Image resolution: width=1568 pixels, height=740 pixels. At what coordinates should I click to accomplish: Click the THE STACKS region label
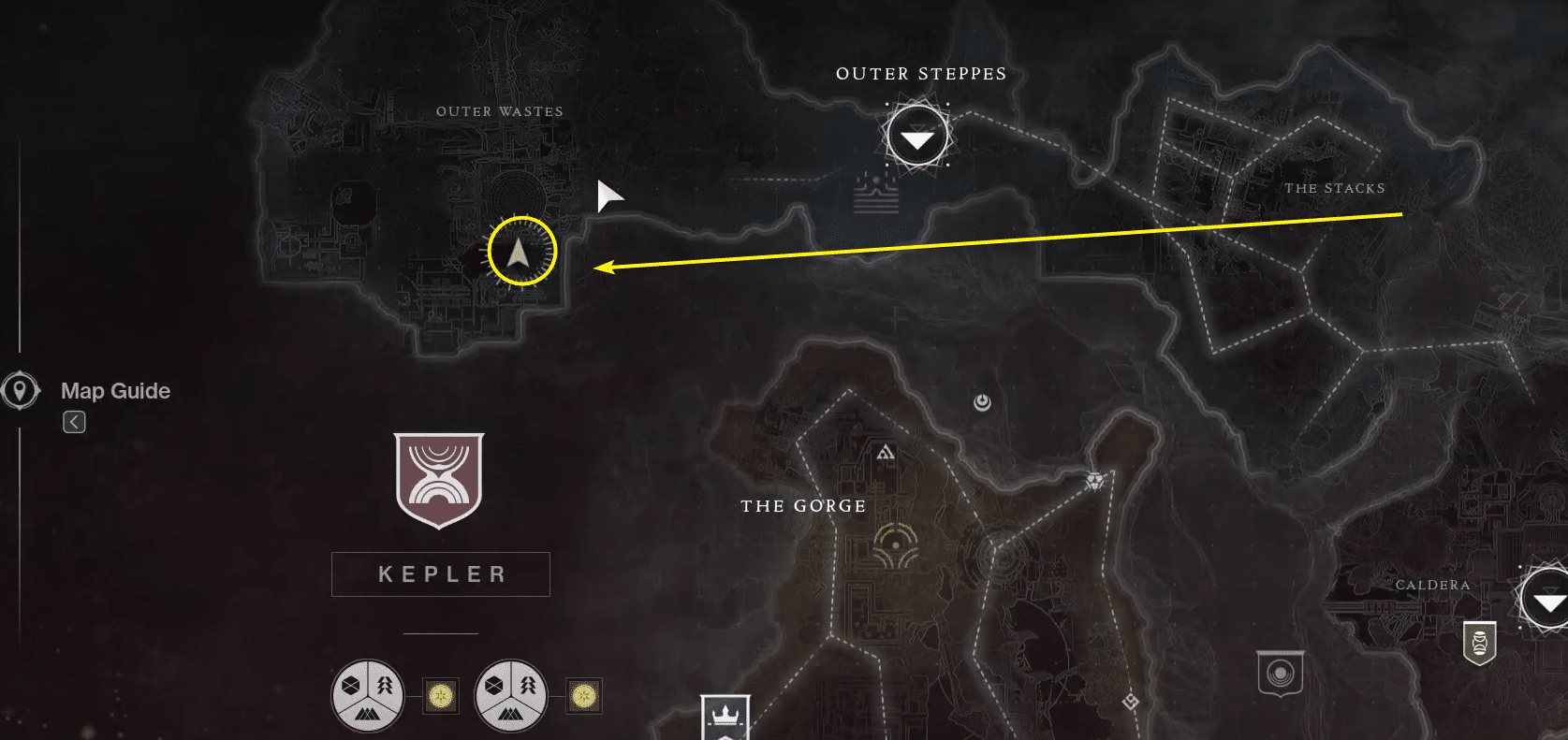pyautogui.click(x=1336, y=188)
